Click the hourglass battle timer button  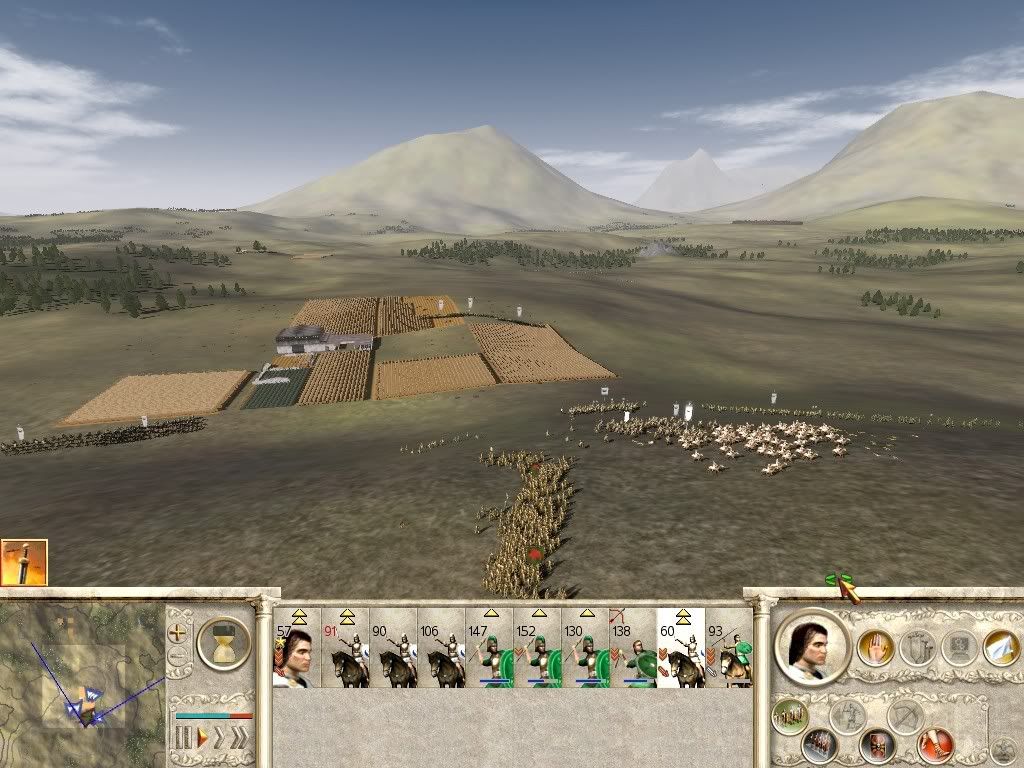(224, 643)
